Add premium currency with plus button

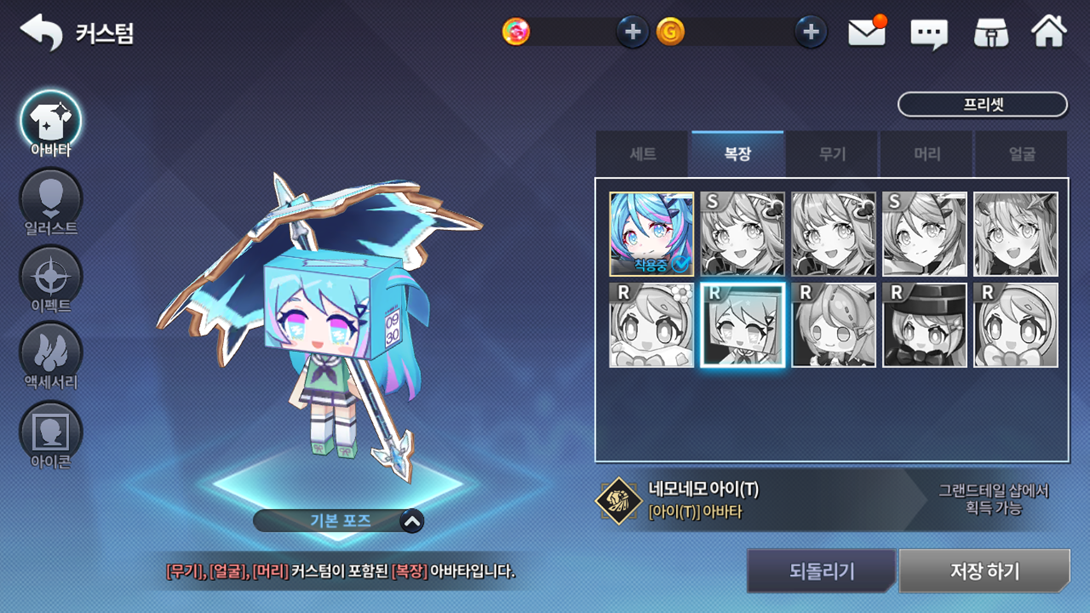pyautogui.click(x=632, y=32)
